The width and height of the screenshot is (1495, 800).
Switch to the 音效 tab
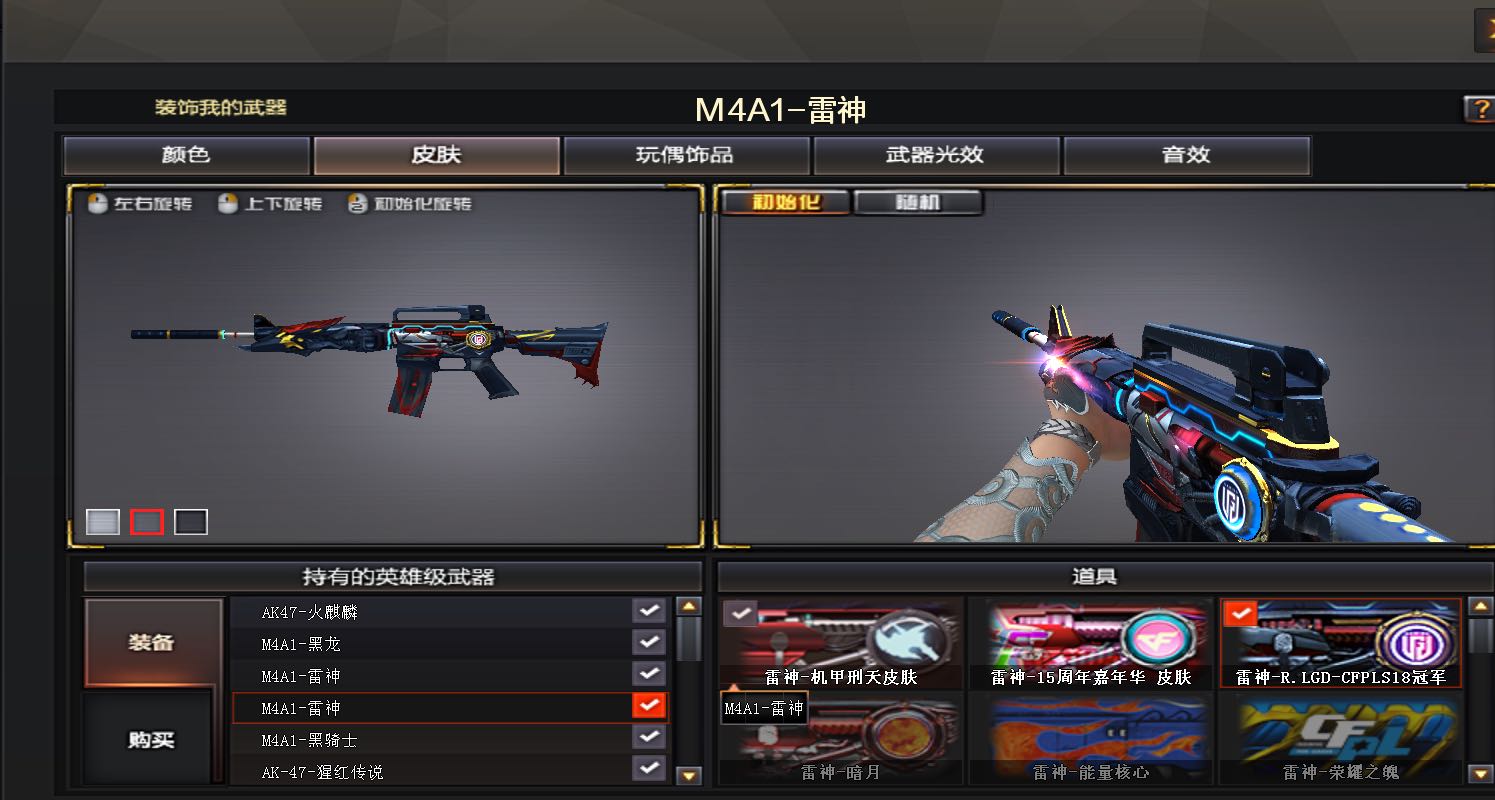pos(1186,155)
